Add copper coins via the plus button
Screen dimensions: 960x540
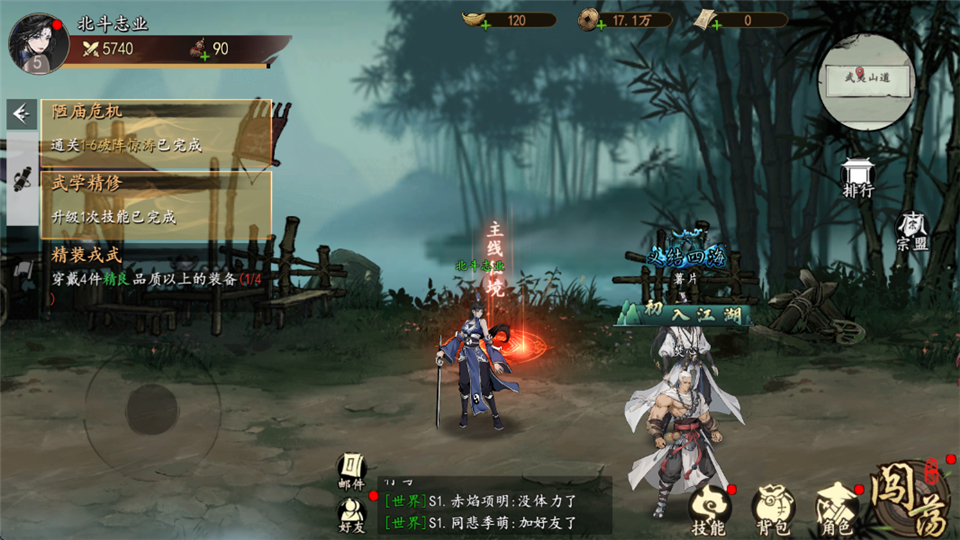click(x=601, y=26)
